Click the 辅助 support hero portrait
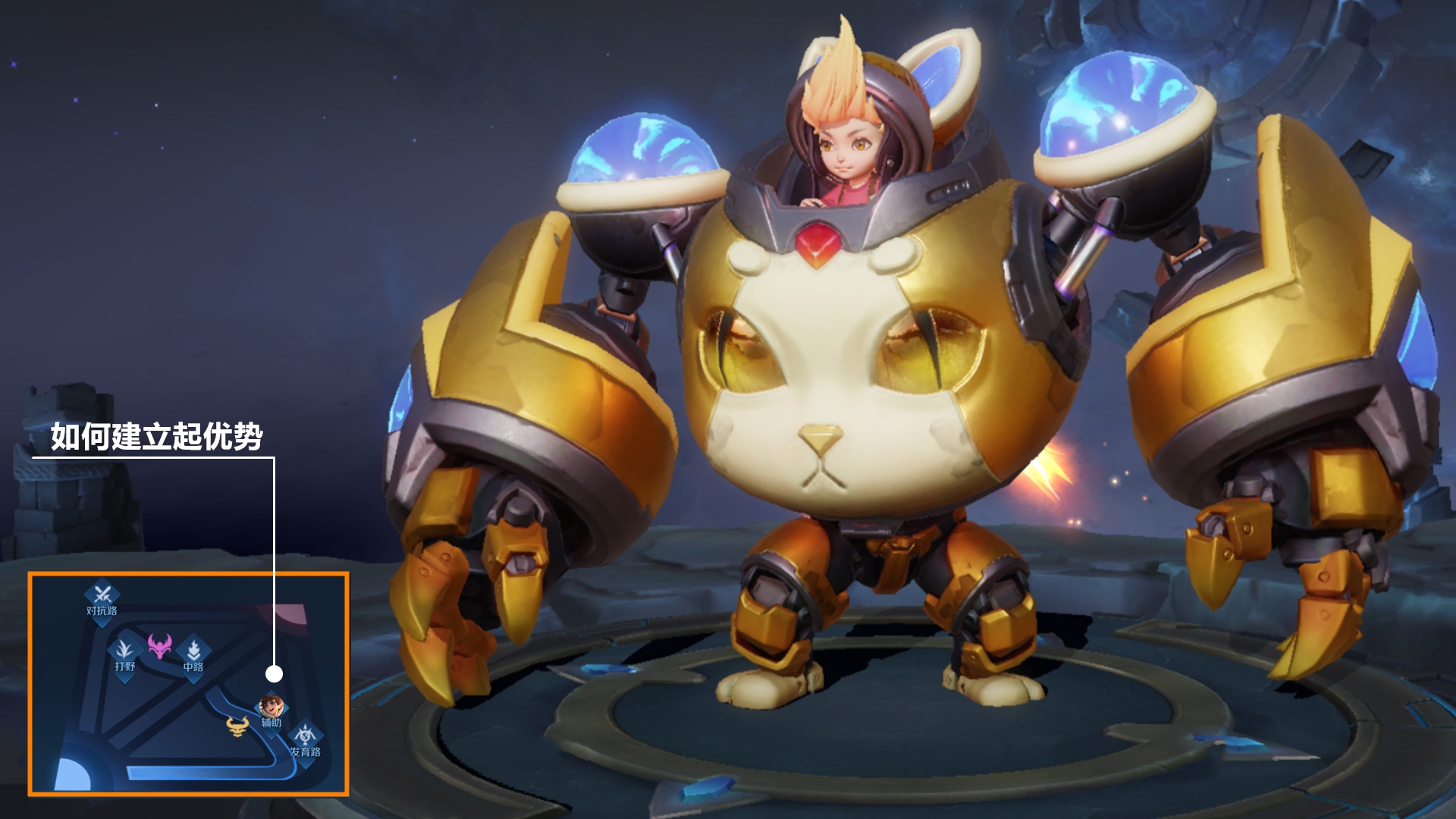Screen dimensions: 1456x819 (271, 708)
